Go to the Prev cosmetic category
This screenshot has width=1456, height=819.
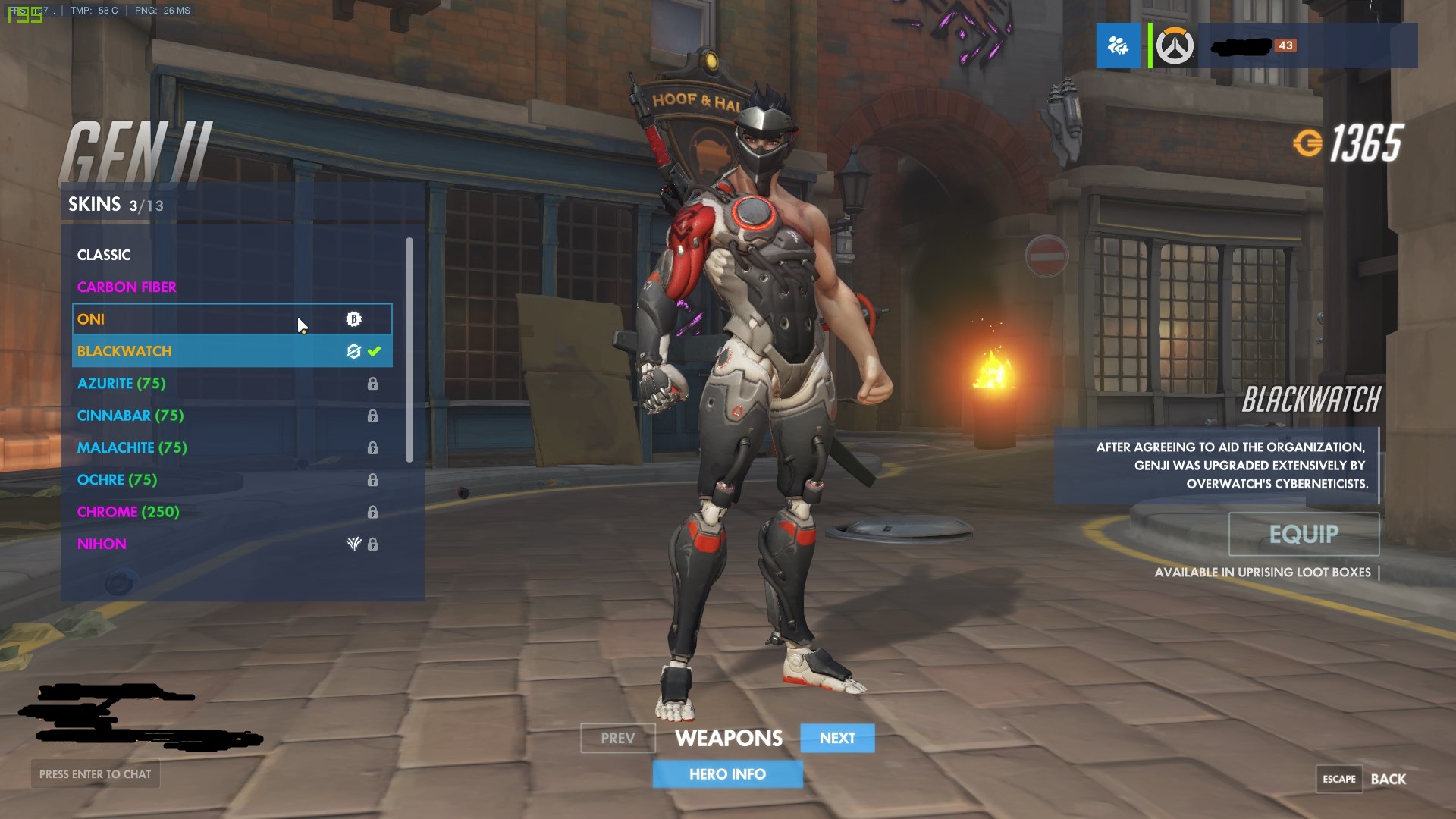click(x=617, y=738)
